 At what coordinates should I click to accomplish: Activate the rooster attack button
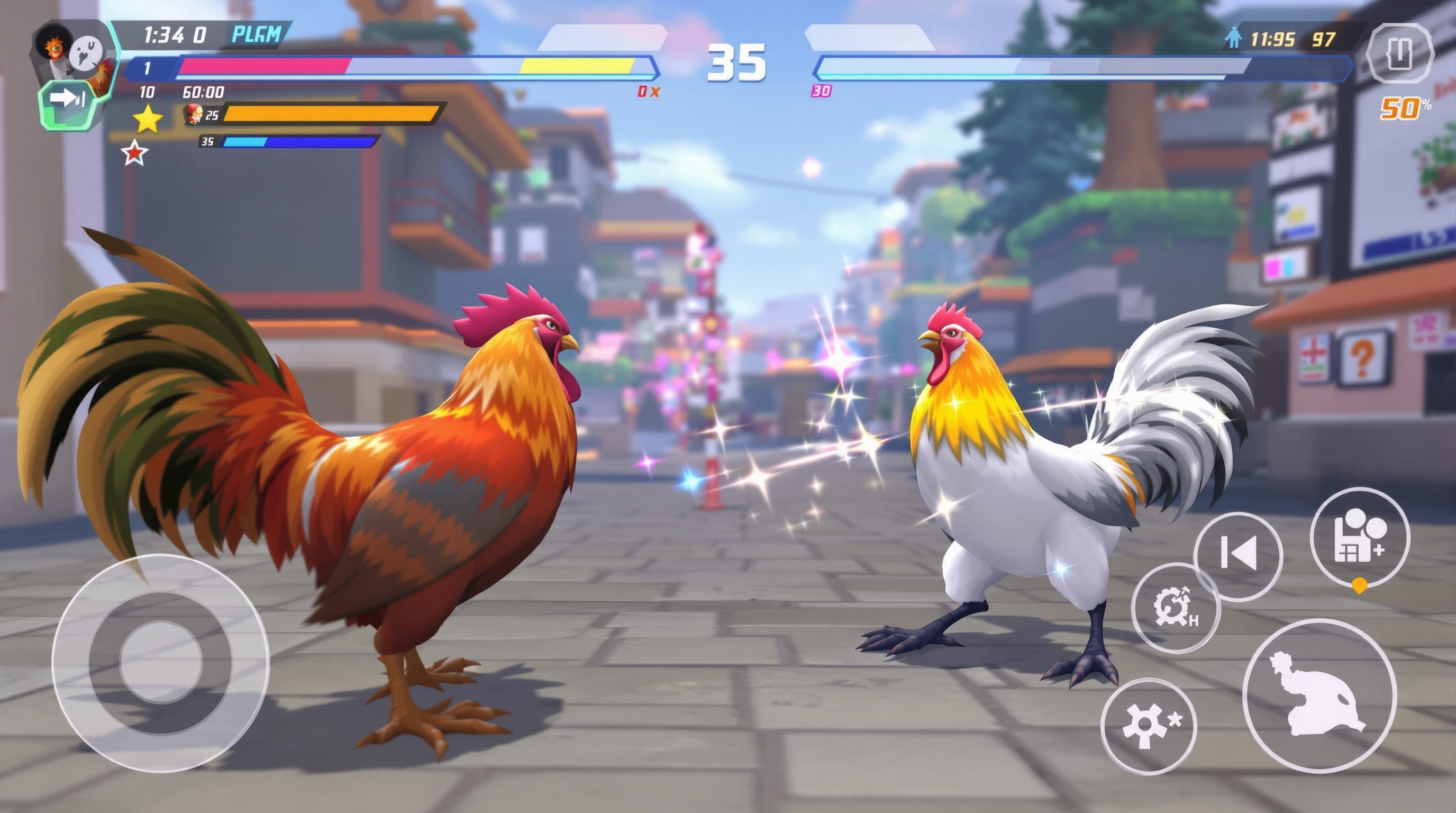1319,695
